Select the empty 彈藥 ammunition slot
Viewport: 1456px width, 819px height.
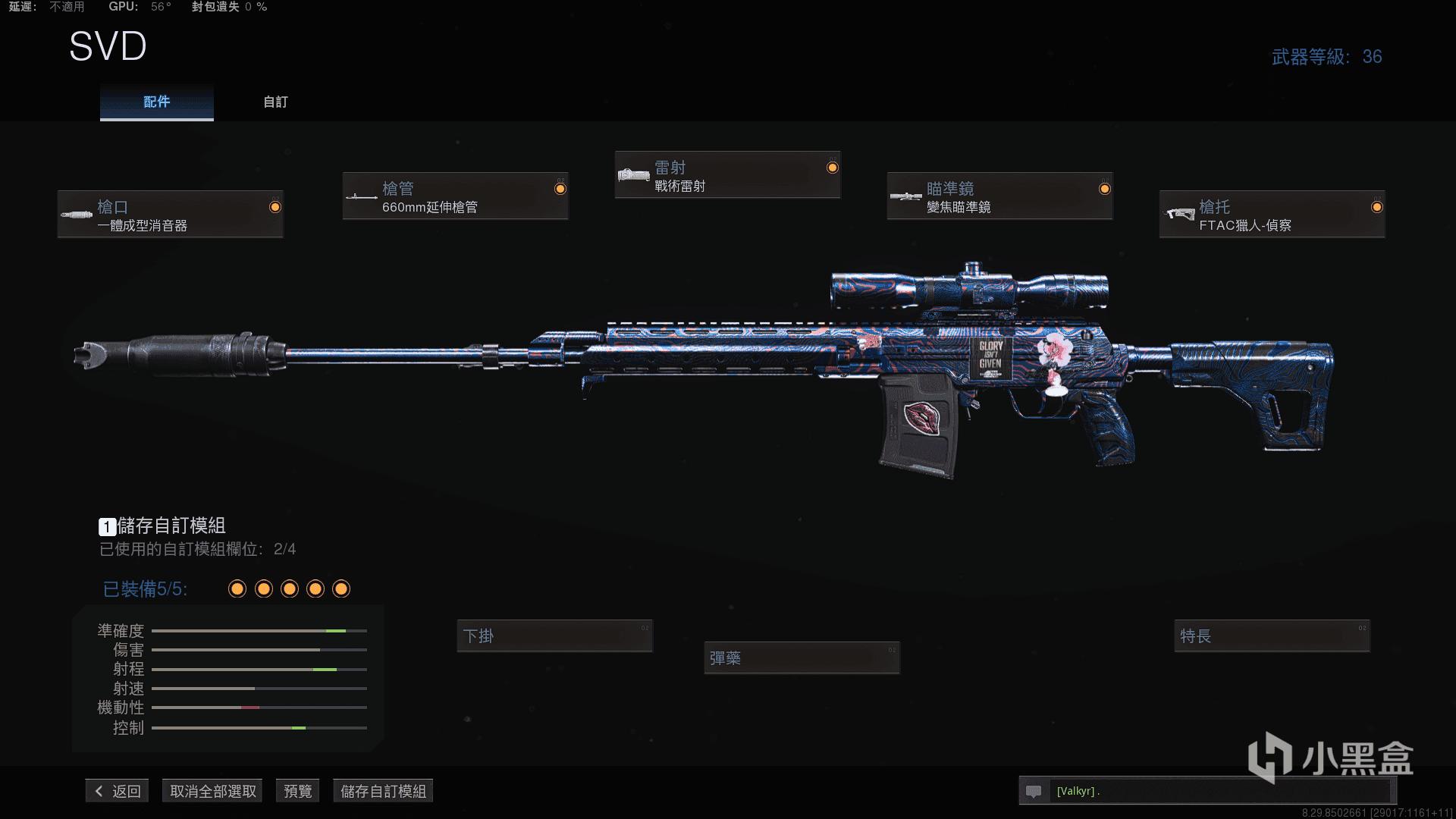[802, 658]
